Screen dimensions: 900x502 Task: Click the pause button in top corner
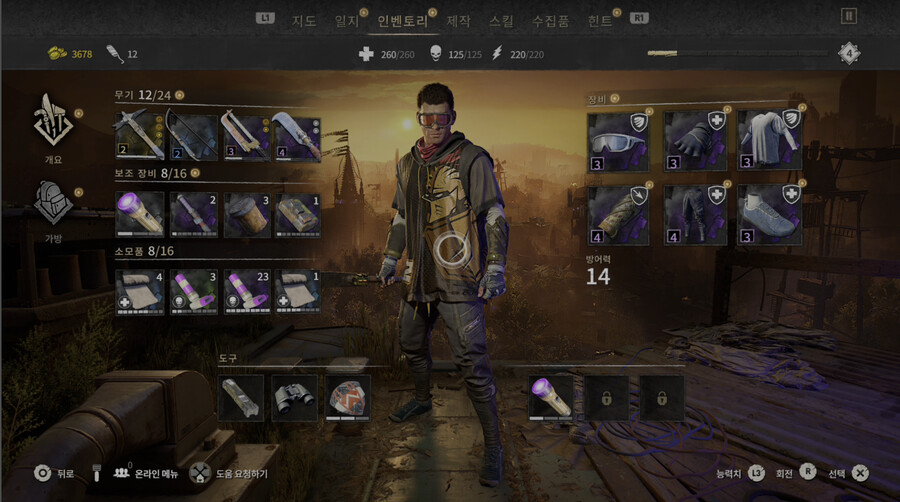point(849,16)
